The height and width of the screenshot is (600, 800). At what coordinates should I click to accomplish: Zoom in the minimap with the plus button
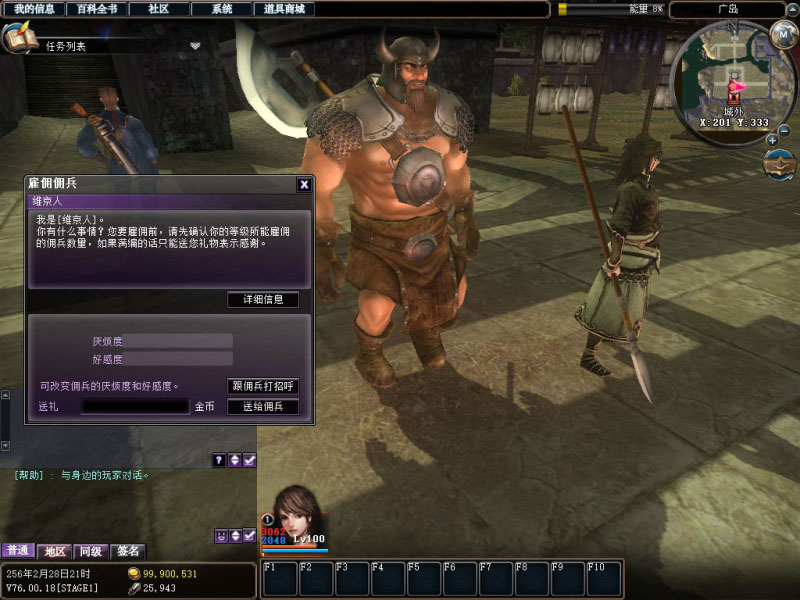773,140
